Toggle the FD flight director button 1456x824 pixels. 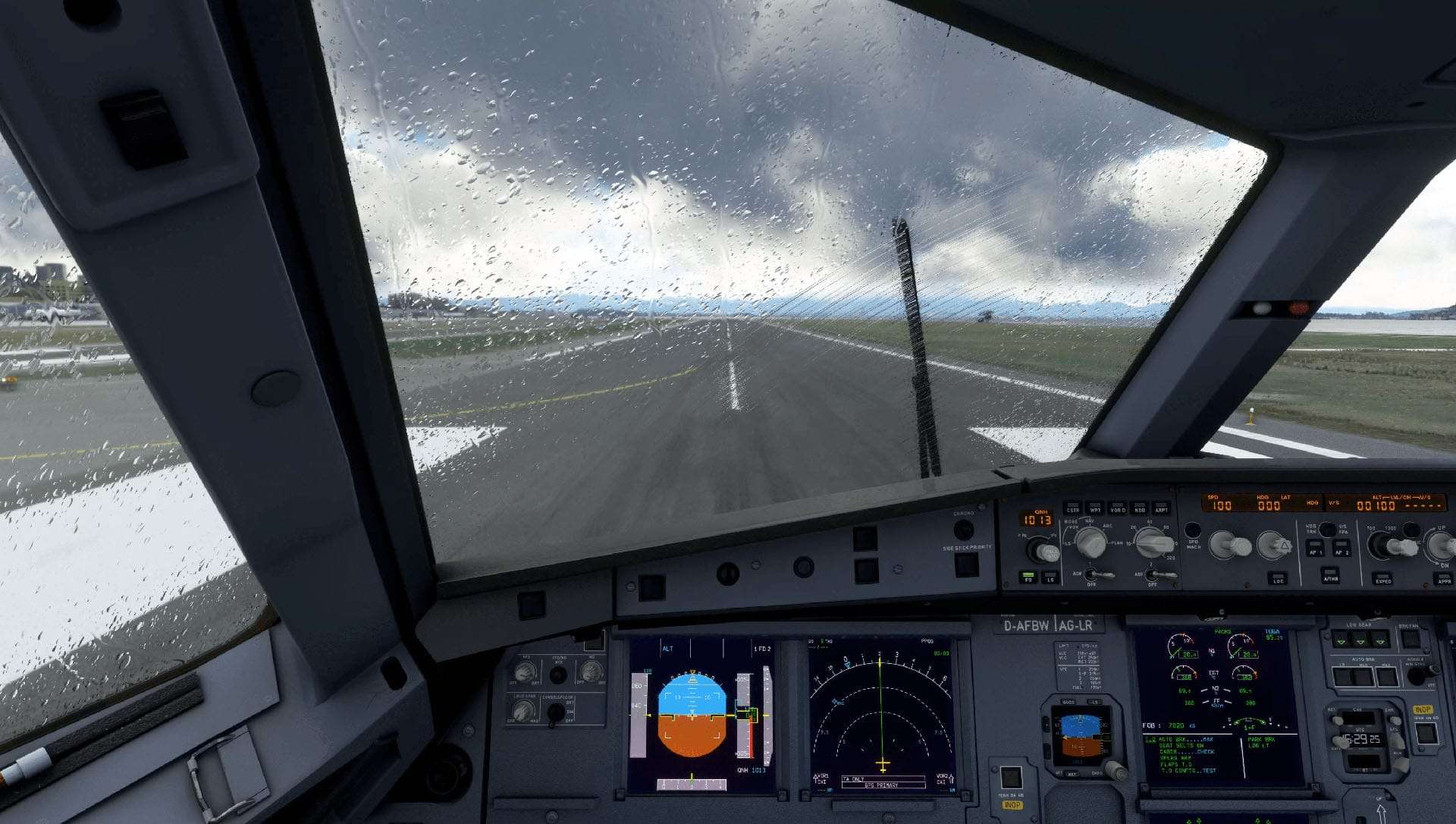click(1029, 576)
